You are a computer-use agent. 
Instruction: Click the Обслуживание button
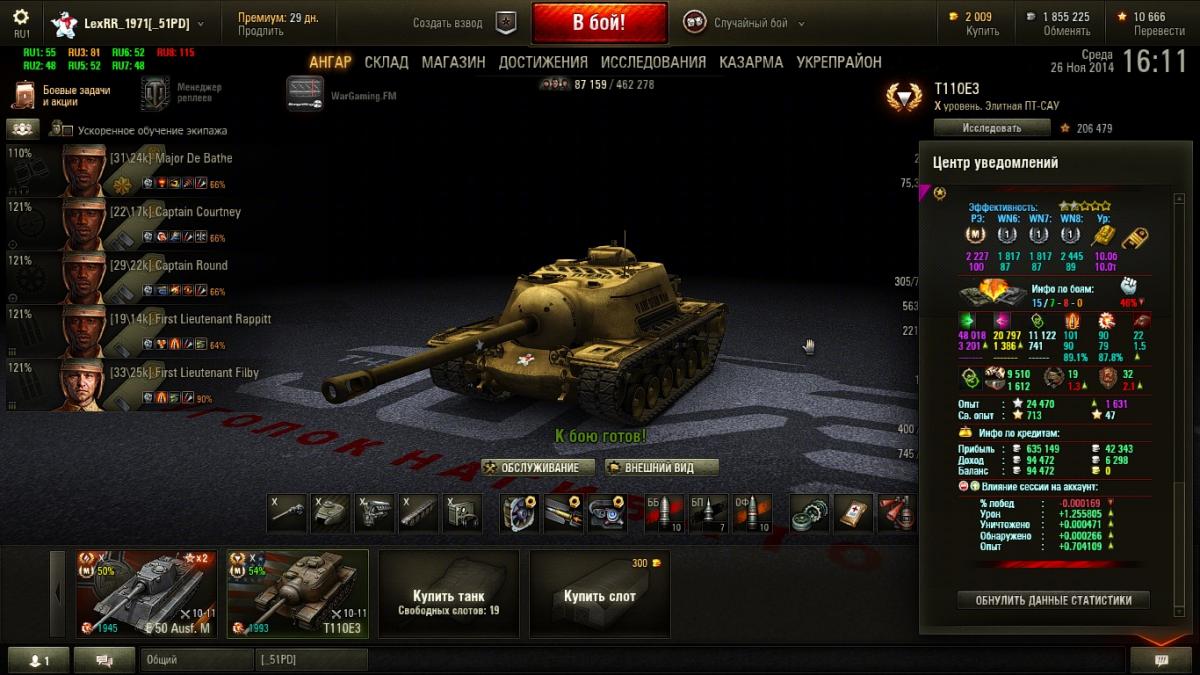(x=538, y=467)
